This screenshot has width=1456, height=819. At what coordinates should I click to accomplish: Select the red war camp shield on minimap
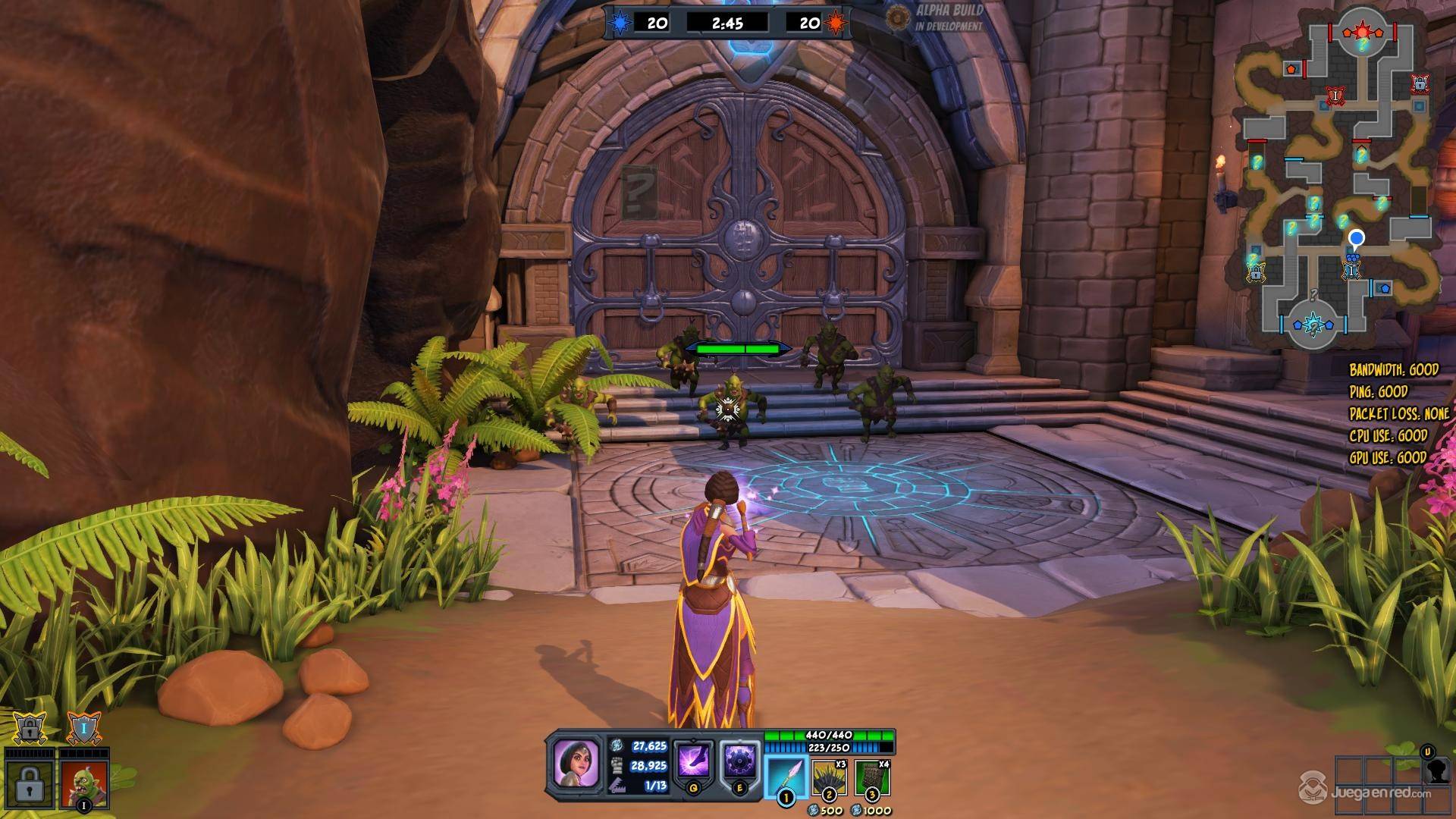tap(1335, 96)
